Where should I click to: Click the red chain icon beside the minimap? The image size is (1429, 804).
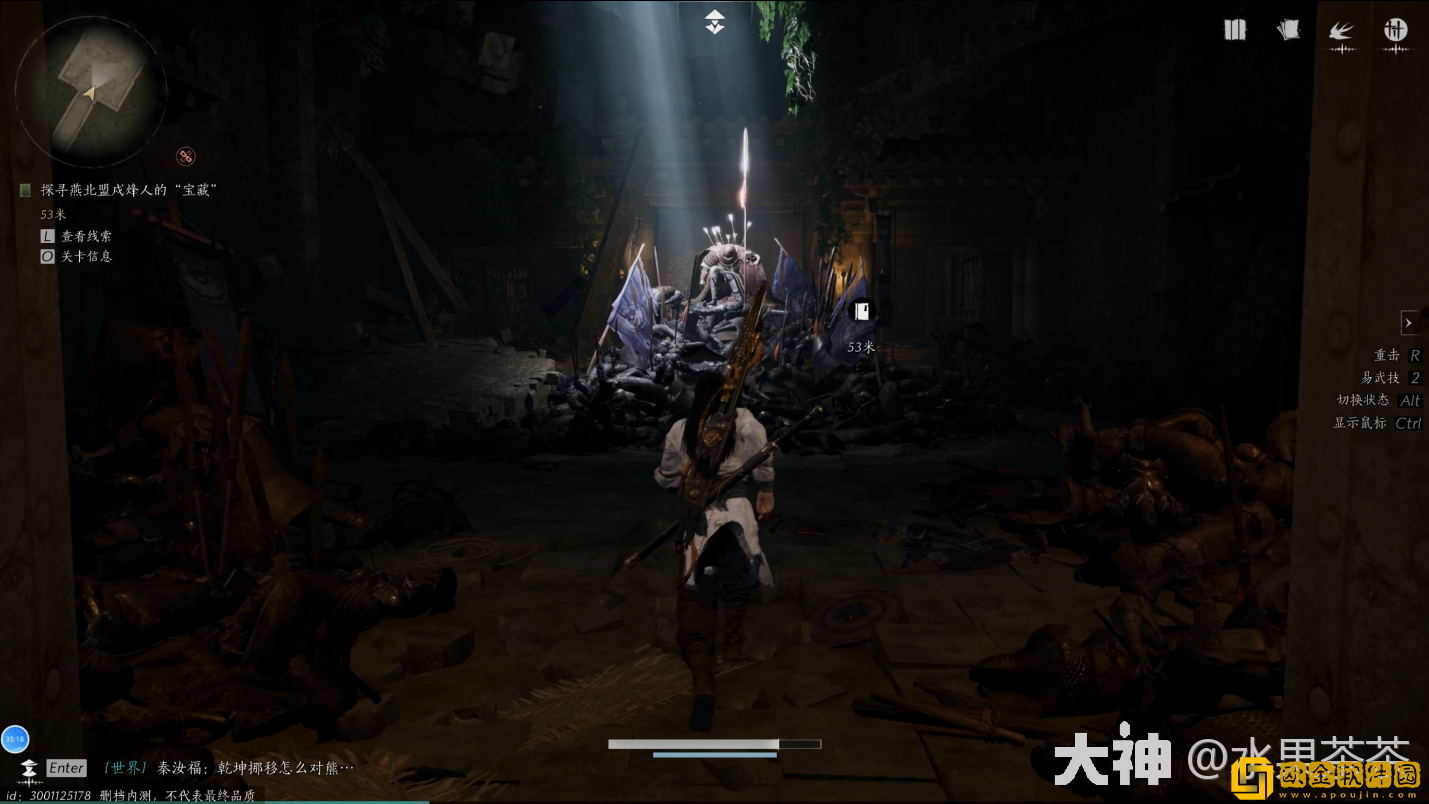186,156
